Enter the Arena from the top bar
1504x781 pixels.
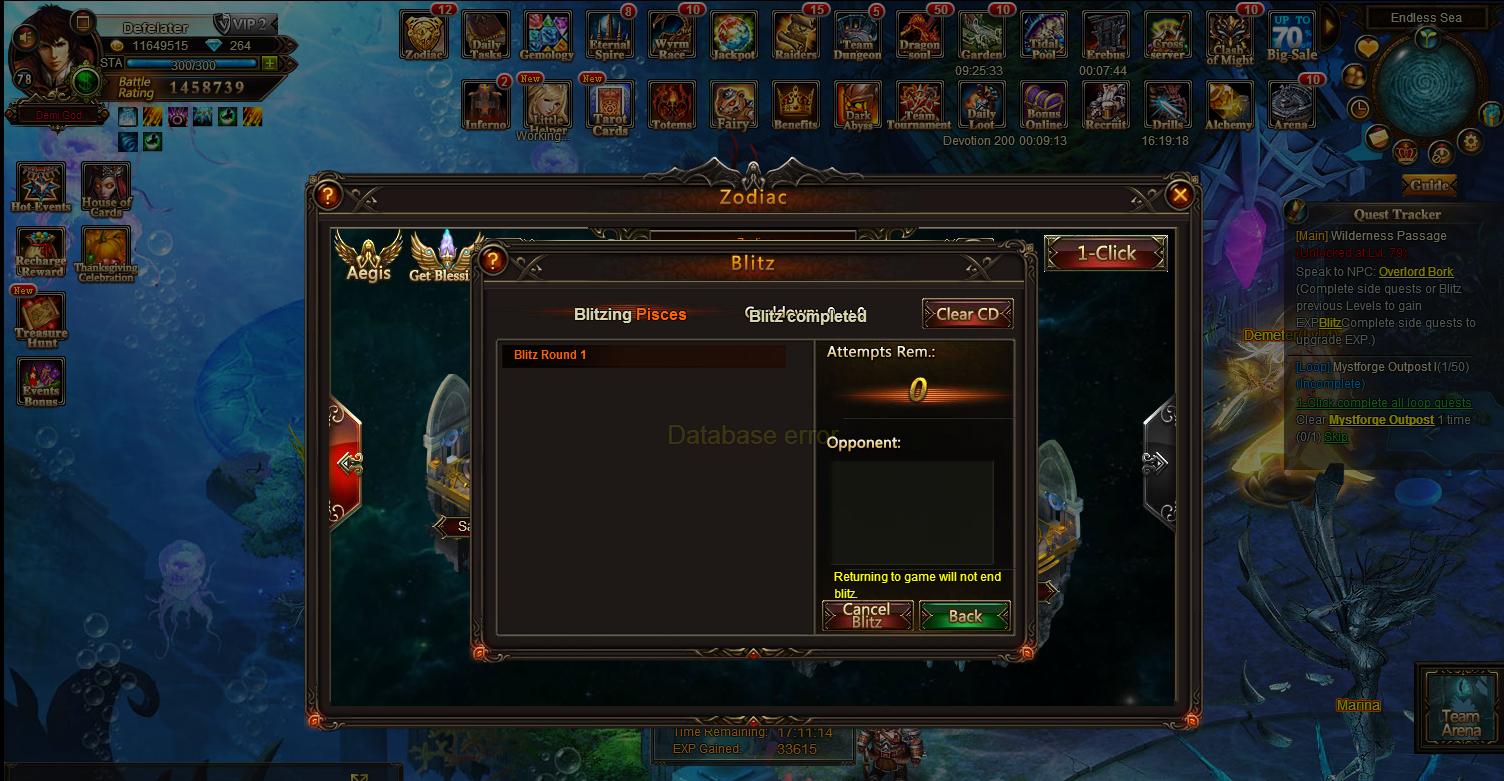[1291, 107]
